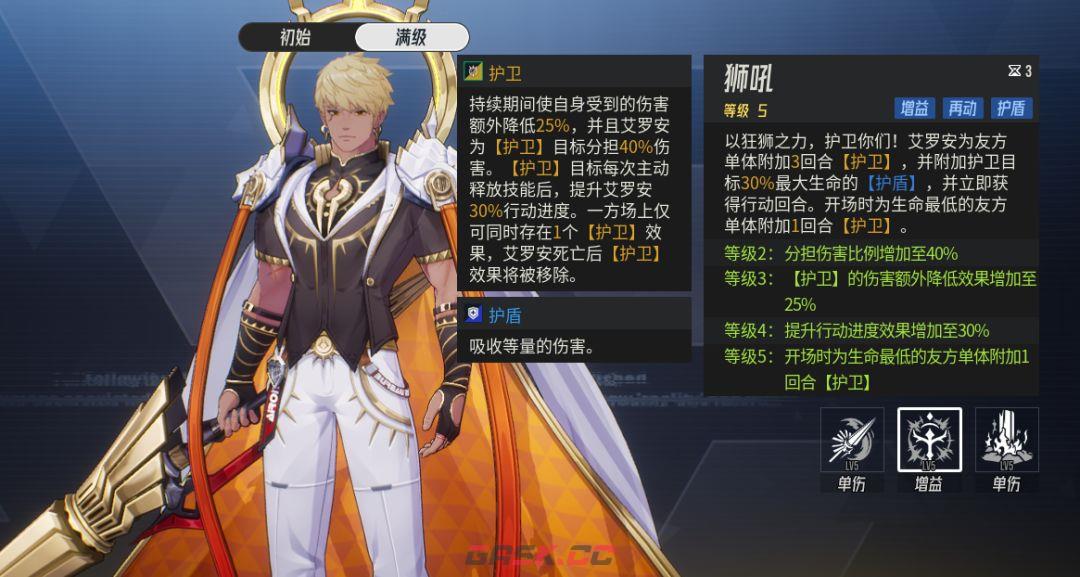Switch to the 初始 tab
Screen dimensions: 1080x577
(x=296, y=38)
